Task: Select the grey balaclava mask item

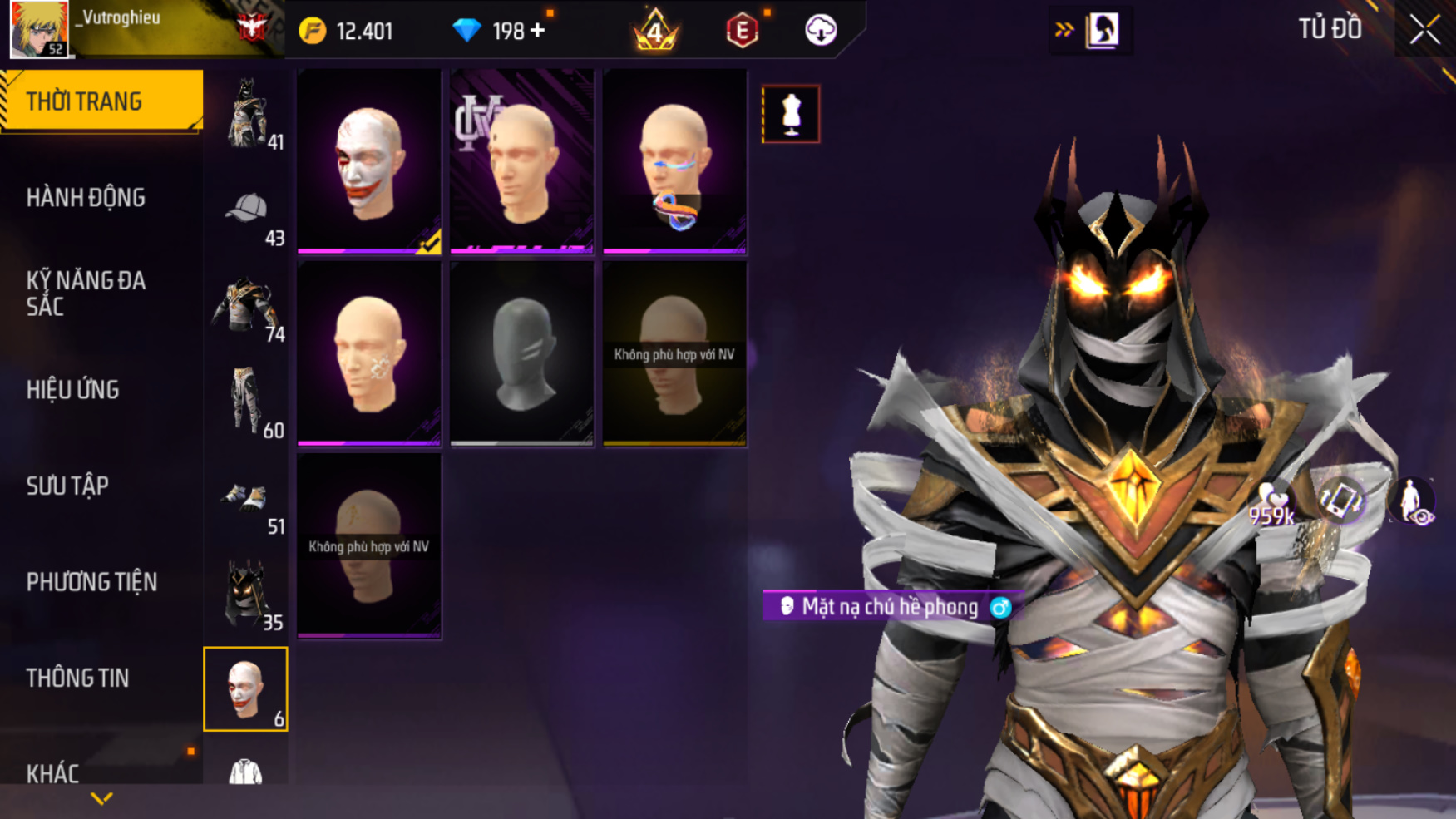Action: pos(522,354)
